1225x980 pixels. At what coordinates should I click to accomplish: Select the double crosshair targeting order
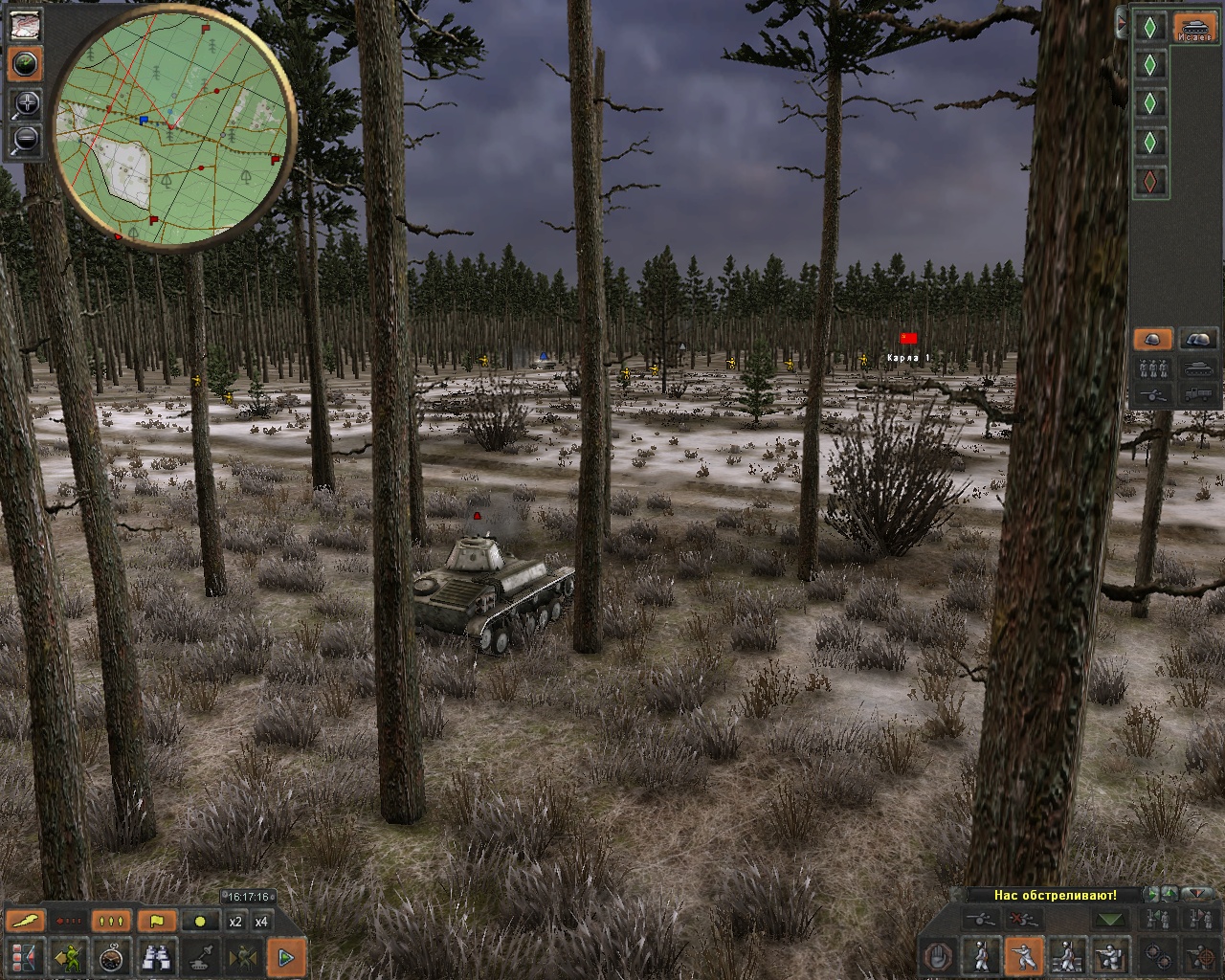click(1157, 956)
